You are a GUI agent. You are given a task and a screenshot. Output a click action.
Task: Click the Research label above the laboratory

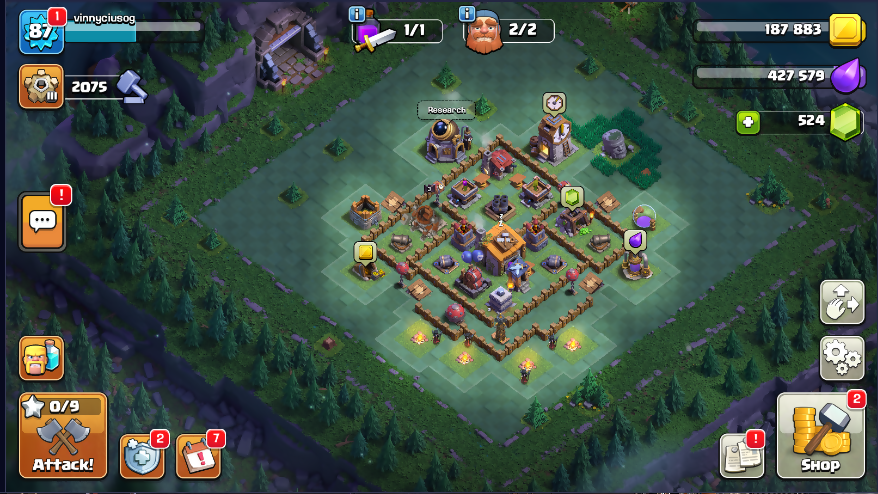pyautogui.click(x=445, y=110)
